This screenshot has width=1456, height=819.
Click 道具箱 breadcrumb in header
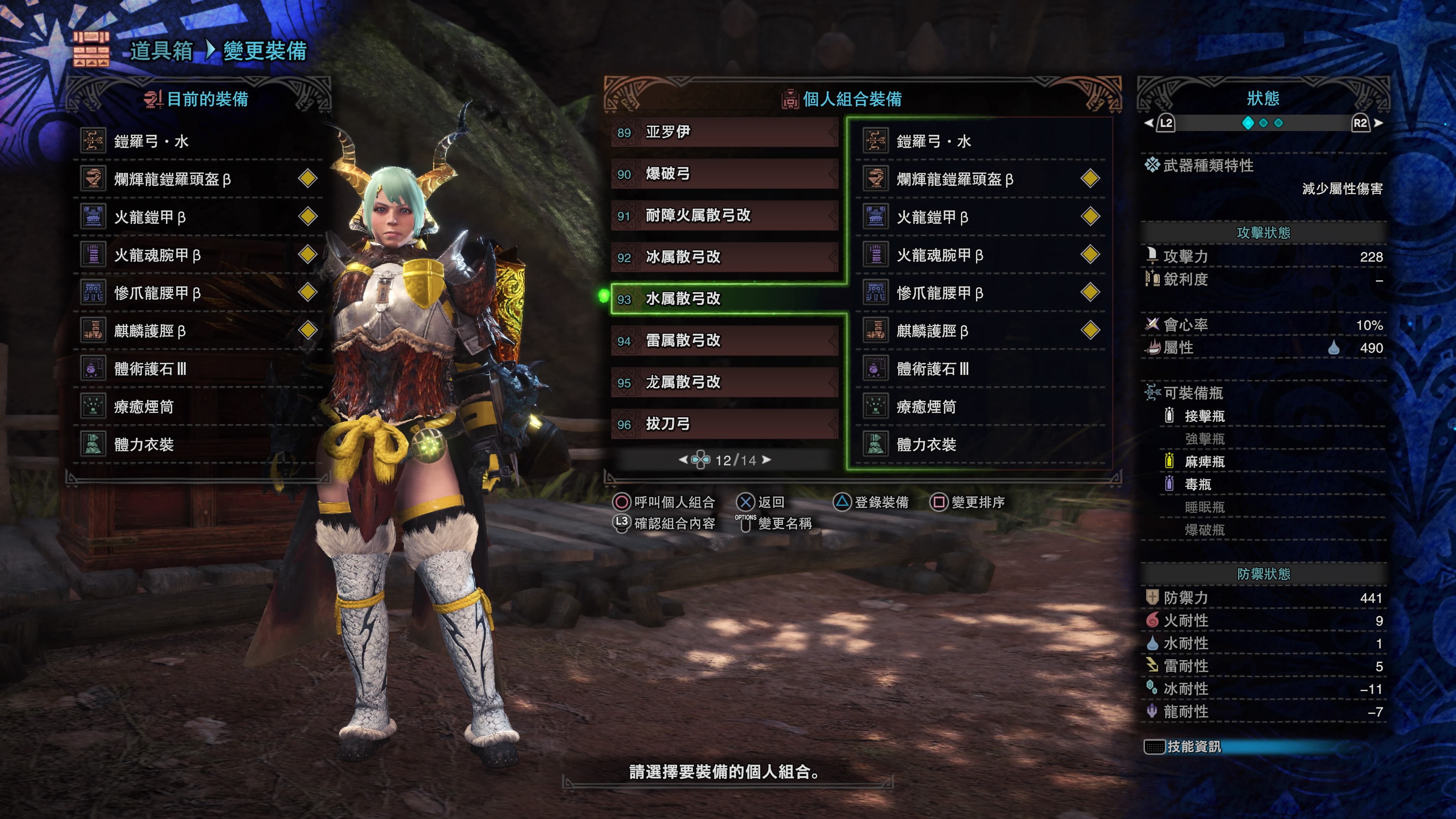161,51
